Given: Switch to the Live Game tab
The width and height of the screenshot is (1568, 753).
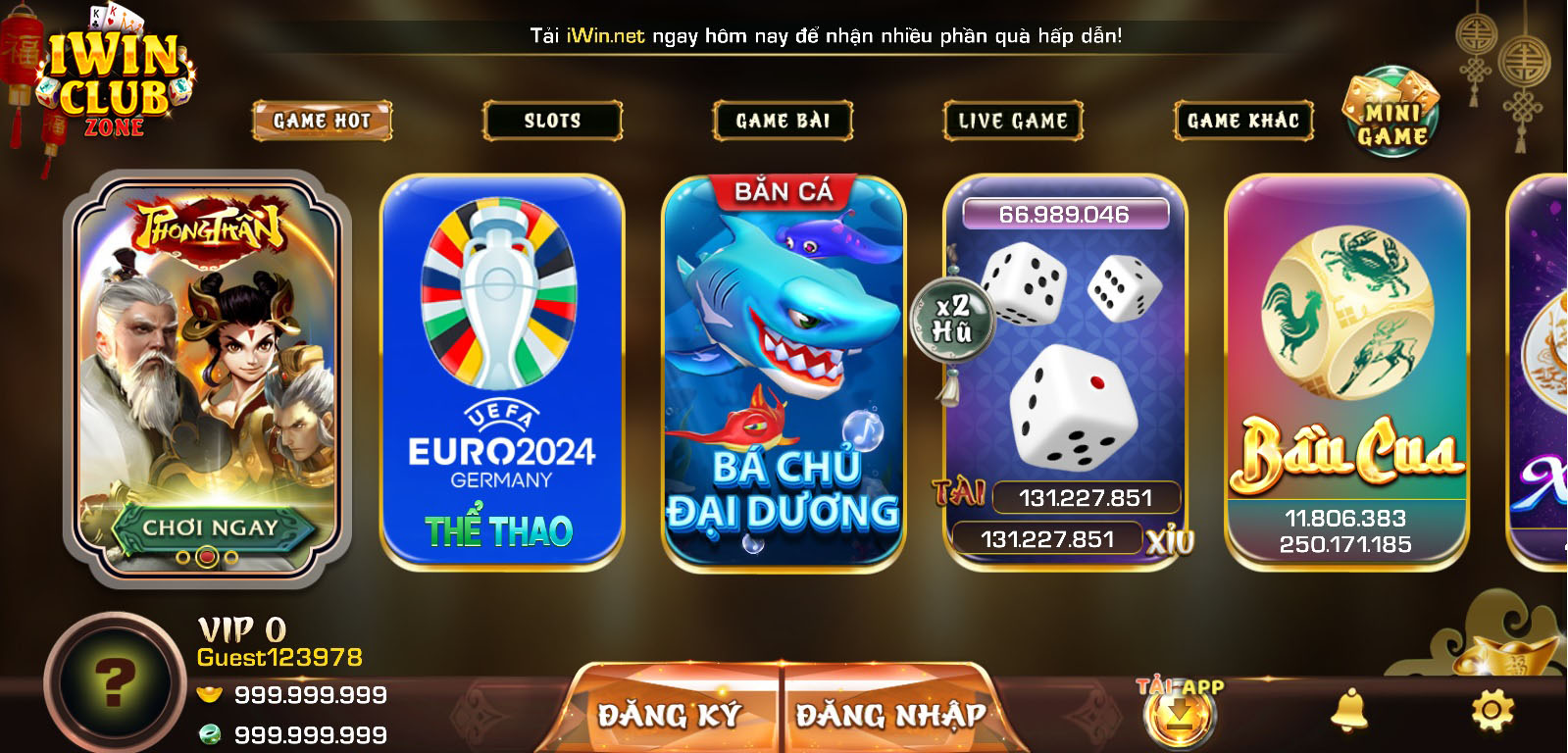Looking at the screenshot, I should 1013,122.
